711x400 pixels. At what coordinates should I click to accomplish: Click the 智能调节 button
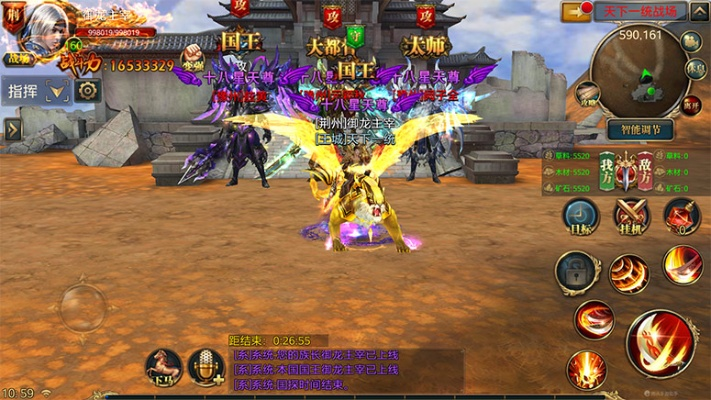click(640, 130)
